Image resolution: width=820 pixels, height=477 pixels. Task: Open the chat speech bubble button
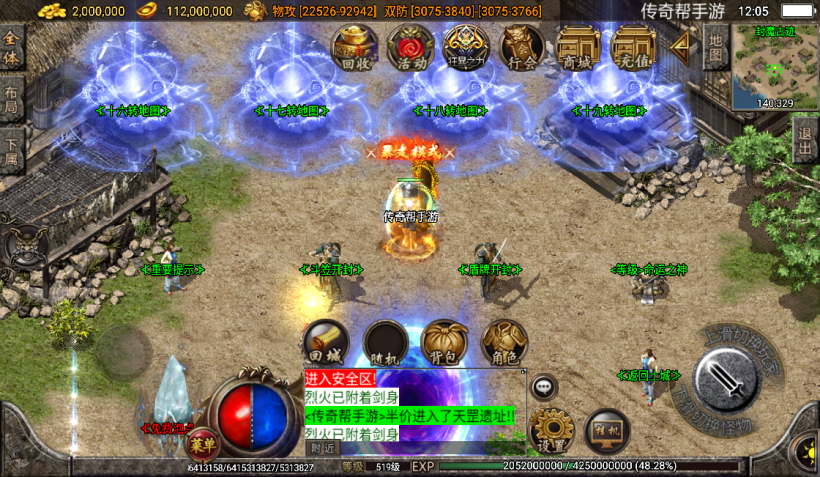click(x=544, y=386)
